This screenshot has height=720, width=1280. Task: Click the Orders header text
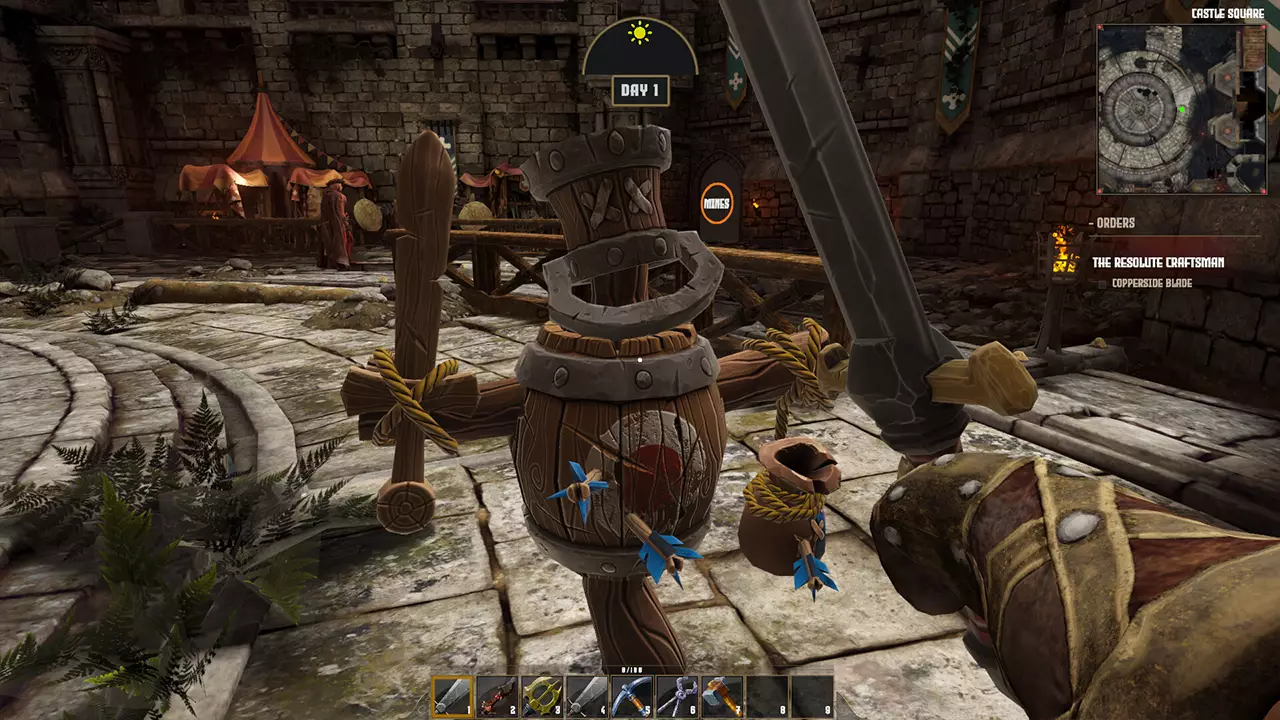click(x=1117, y=221)
